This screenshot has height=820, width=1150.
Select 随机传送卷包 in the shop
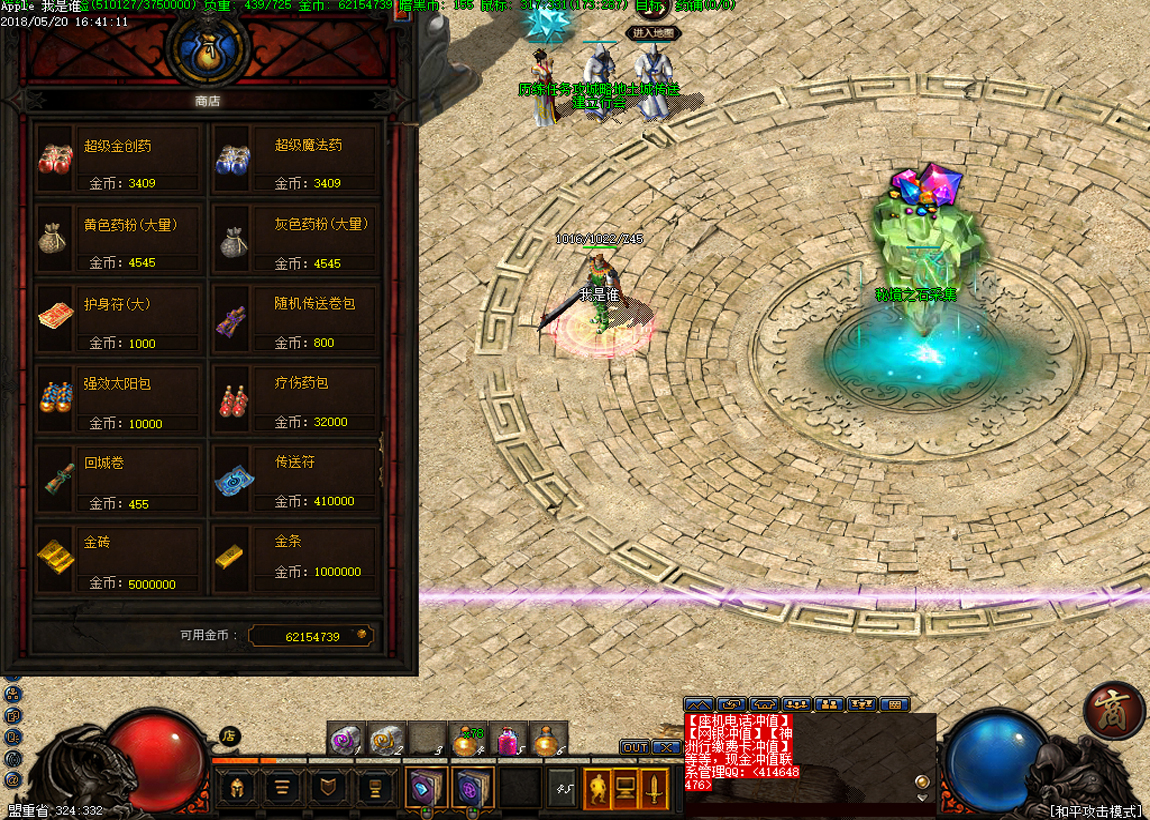(x=296, y=320)
